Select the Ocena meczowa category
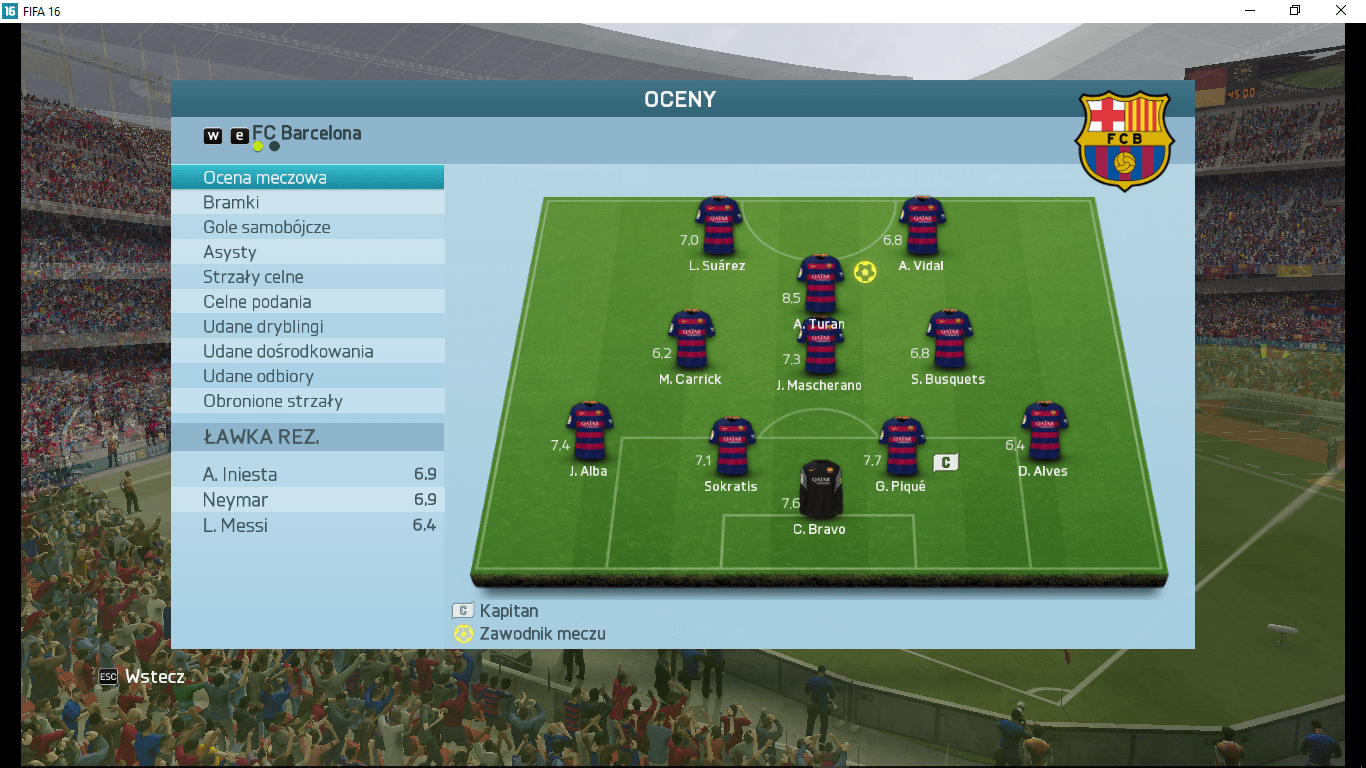This screenshot has width=1366, height=768. coord(307,178)
